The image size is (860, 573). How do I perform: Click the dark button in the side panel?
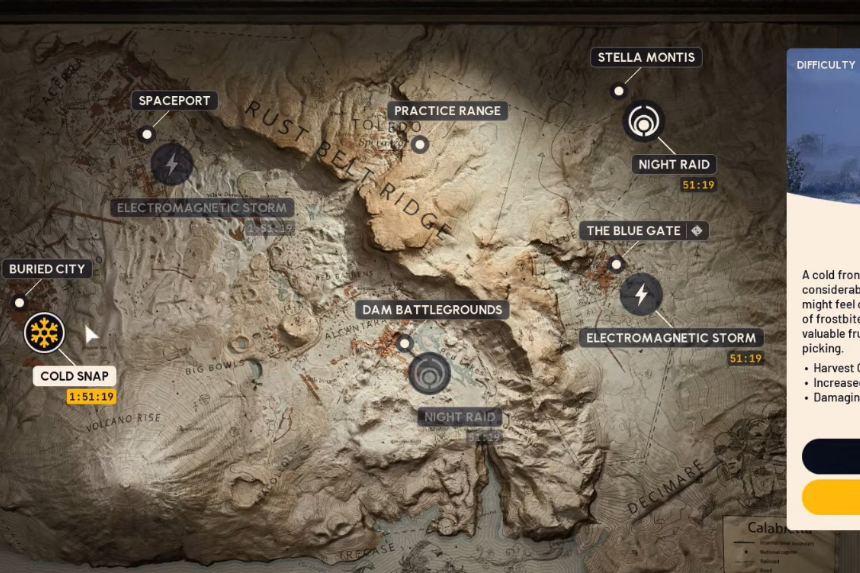832,456
